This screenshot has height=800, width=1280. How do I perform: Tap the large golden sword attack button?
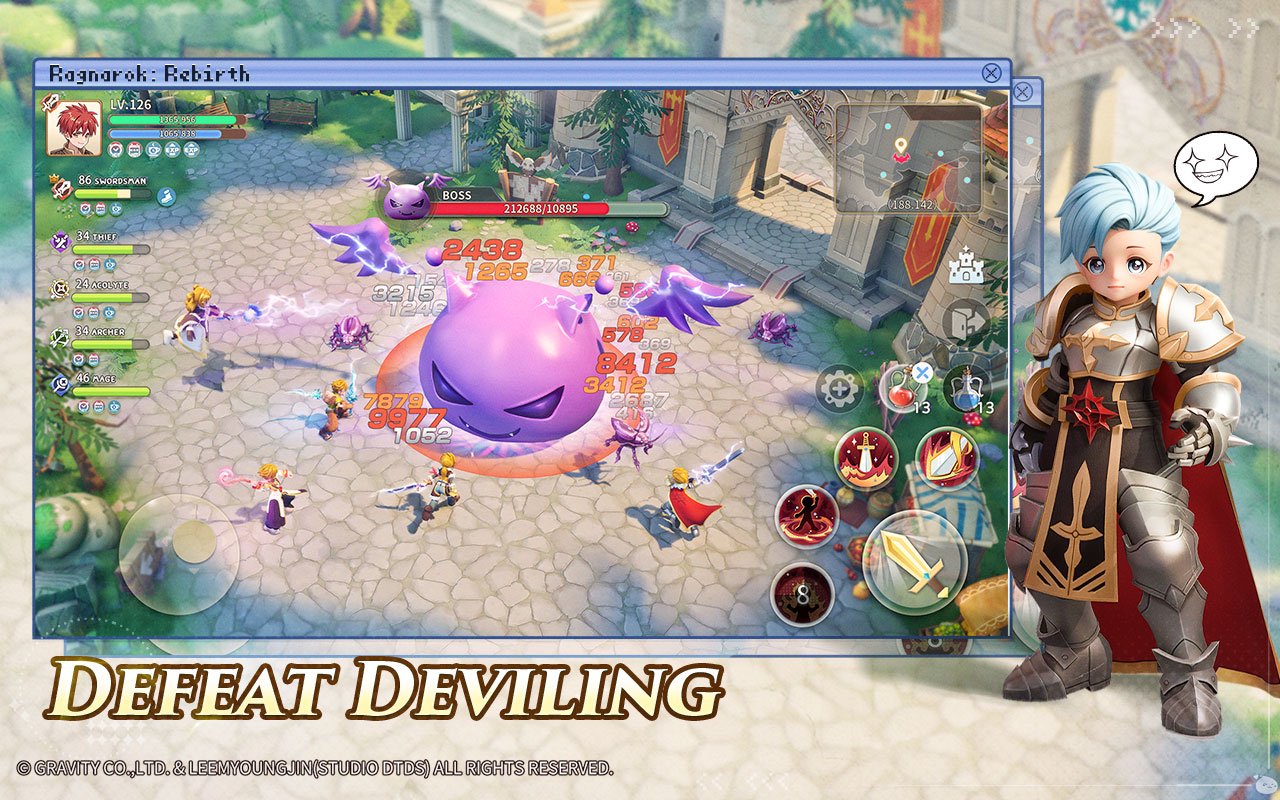(x=914, y=561)
